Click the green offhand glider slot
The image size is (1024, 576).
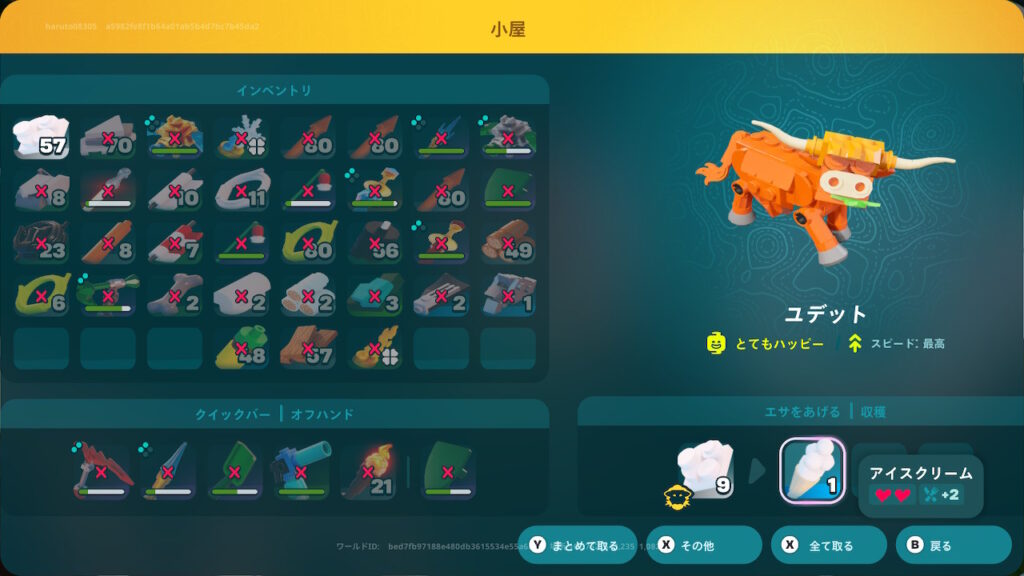(448, 473)
